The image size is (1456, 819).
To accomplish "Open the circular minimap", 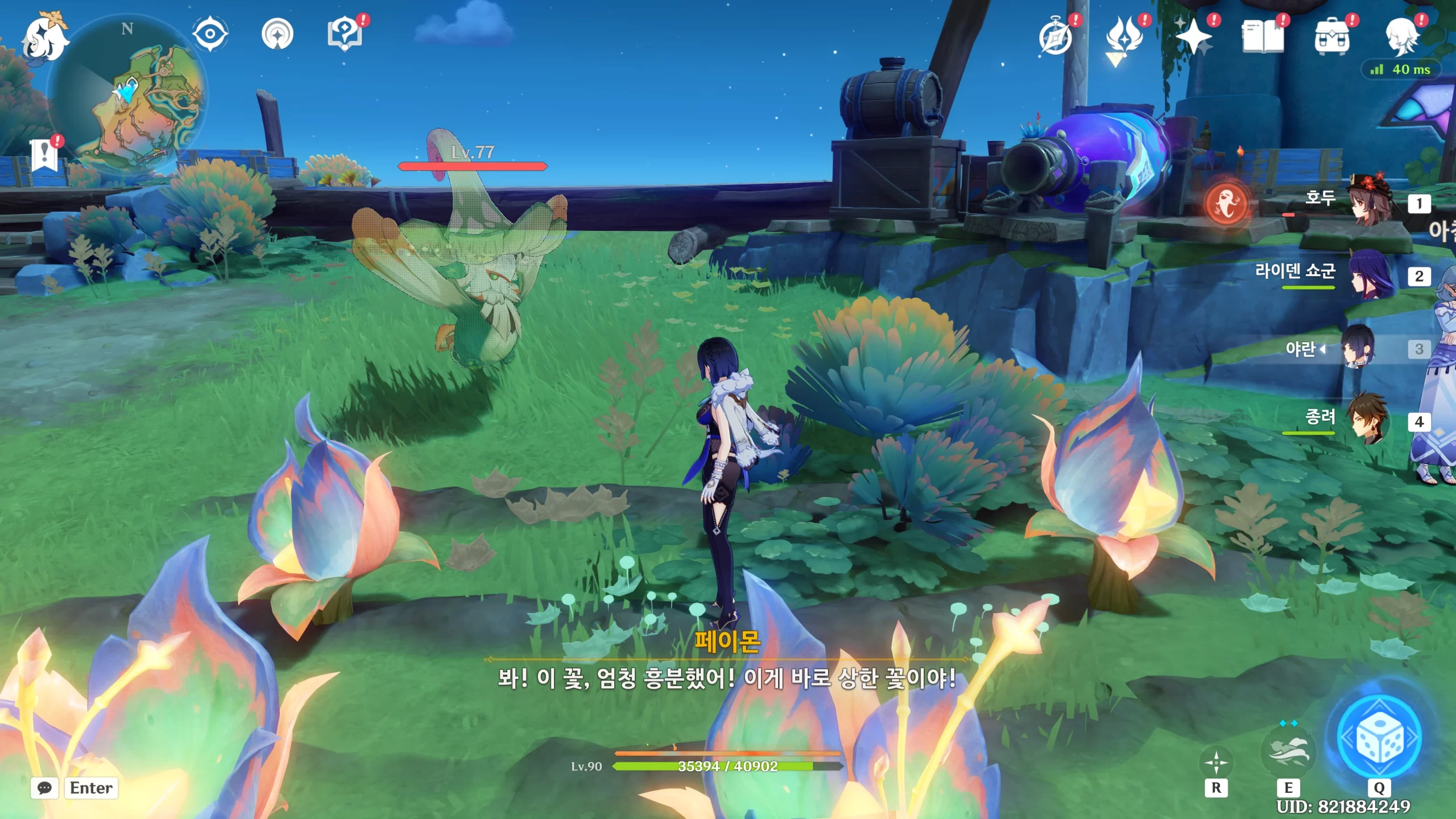I will [x=128, y=94].
